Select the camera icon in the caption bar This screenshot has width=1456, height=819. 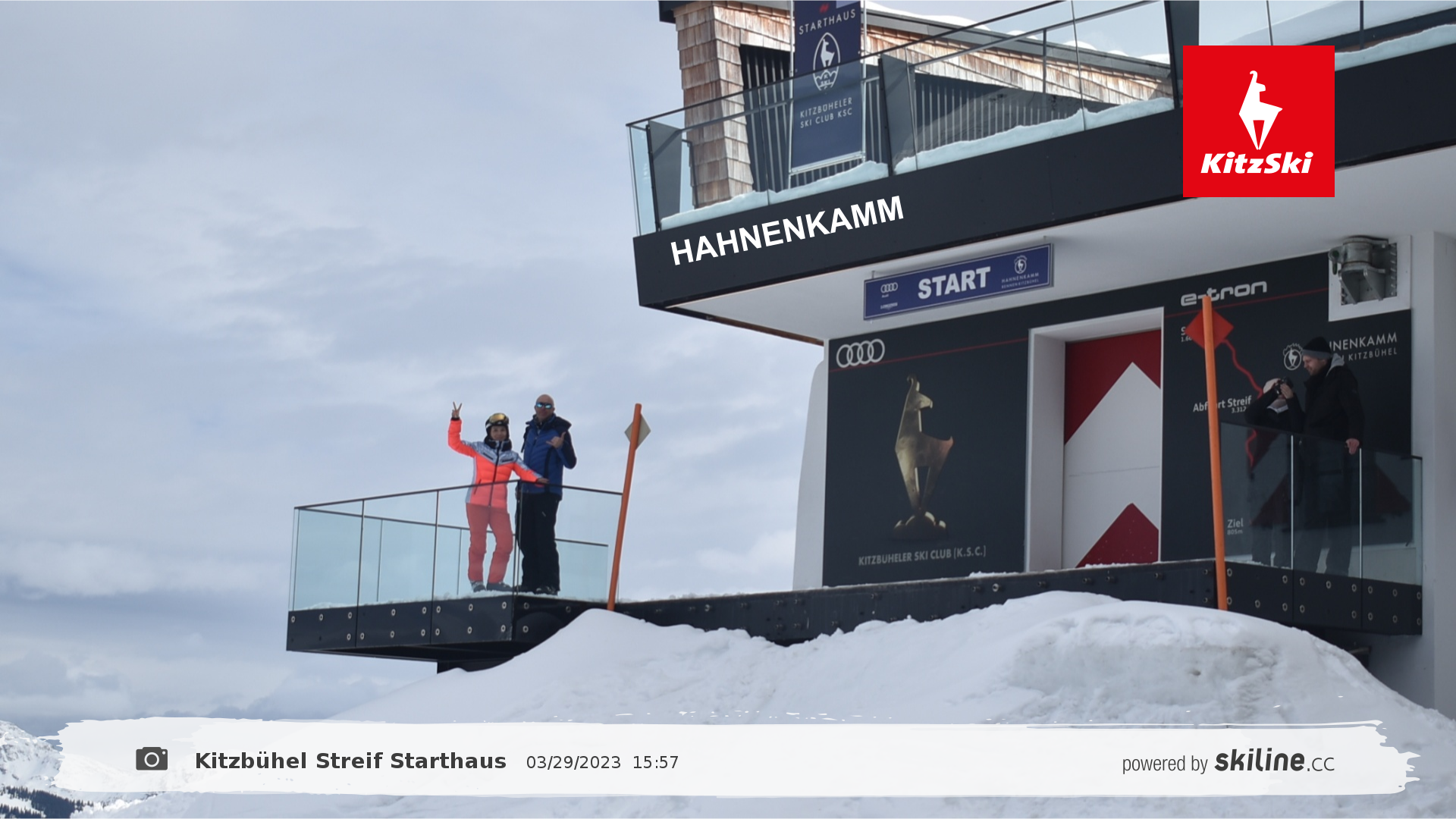click(x=152, y=759)
